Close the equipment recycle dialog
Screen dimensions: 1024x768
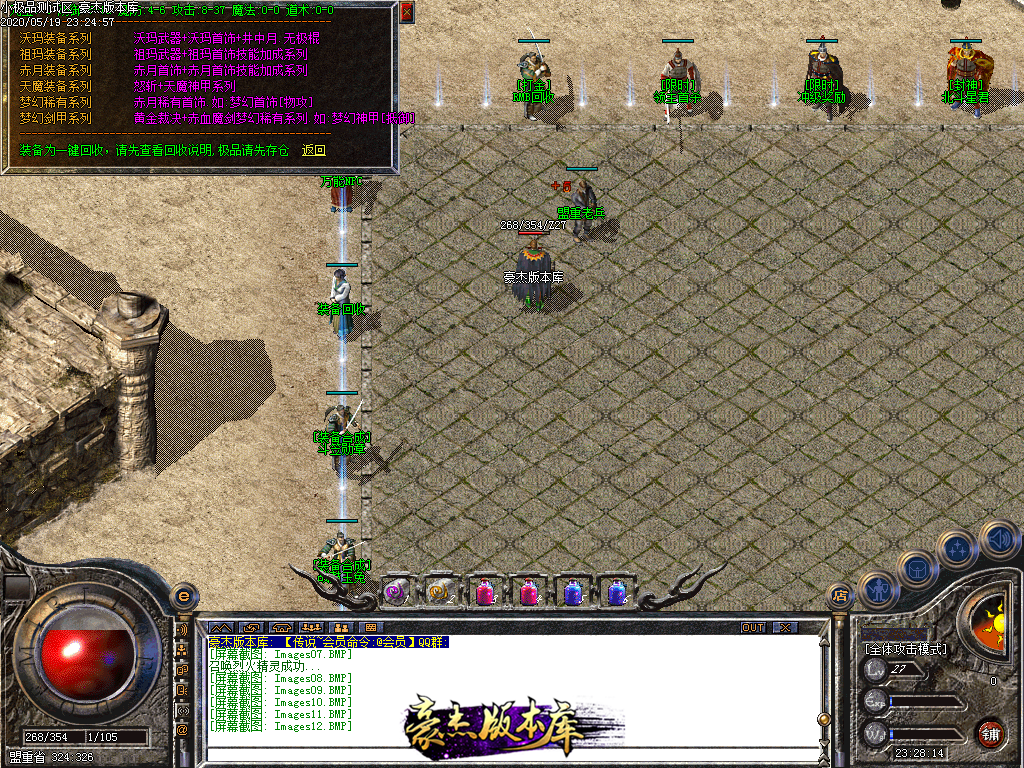[x=406, y=12]
